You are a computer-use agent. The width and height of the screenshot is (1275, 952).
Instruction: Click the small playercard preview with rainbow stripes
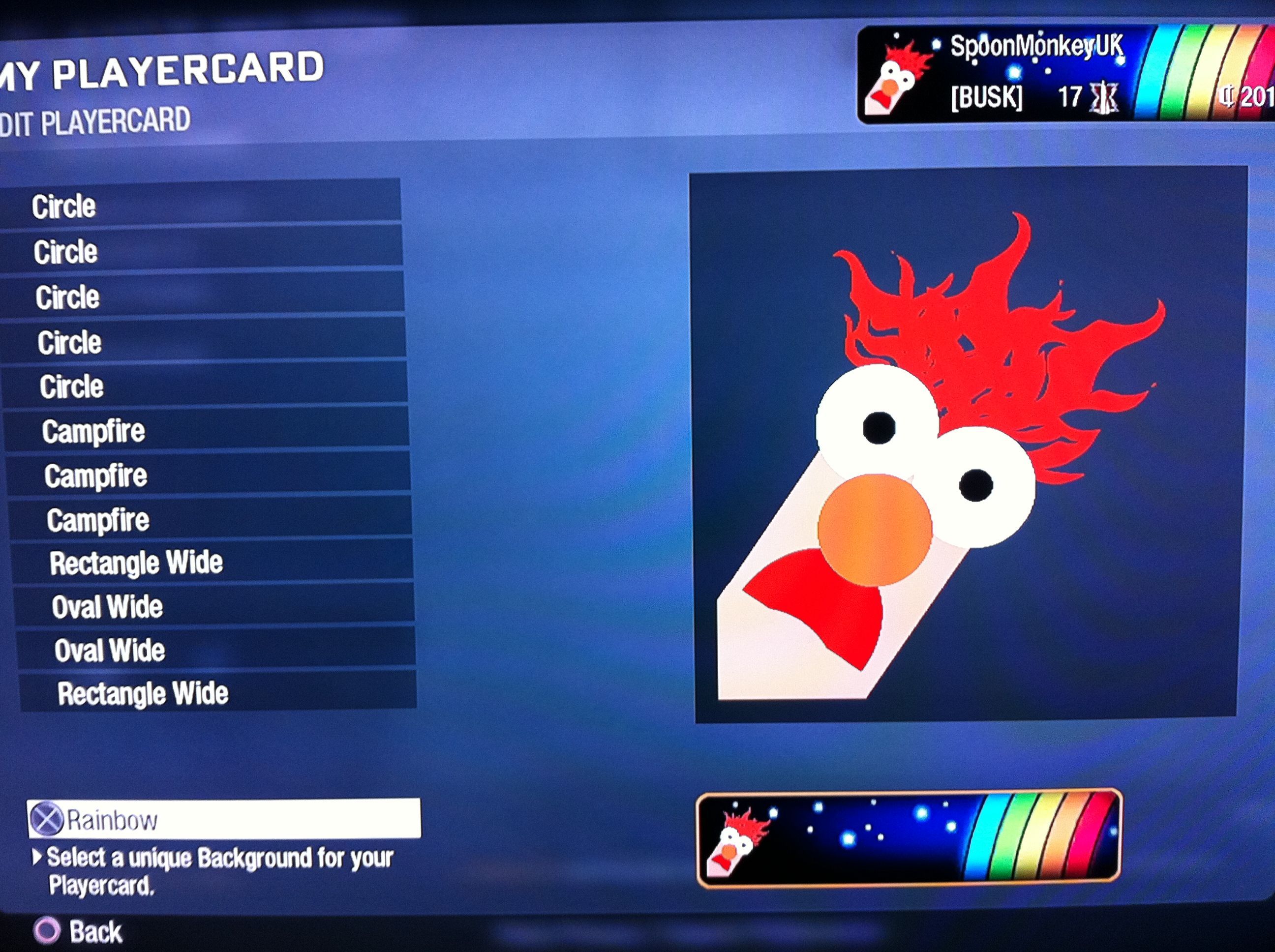pos(909,838)
